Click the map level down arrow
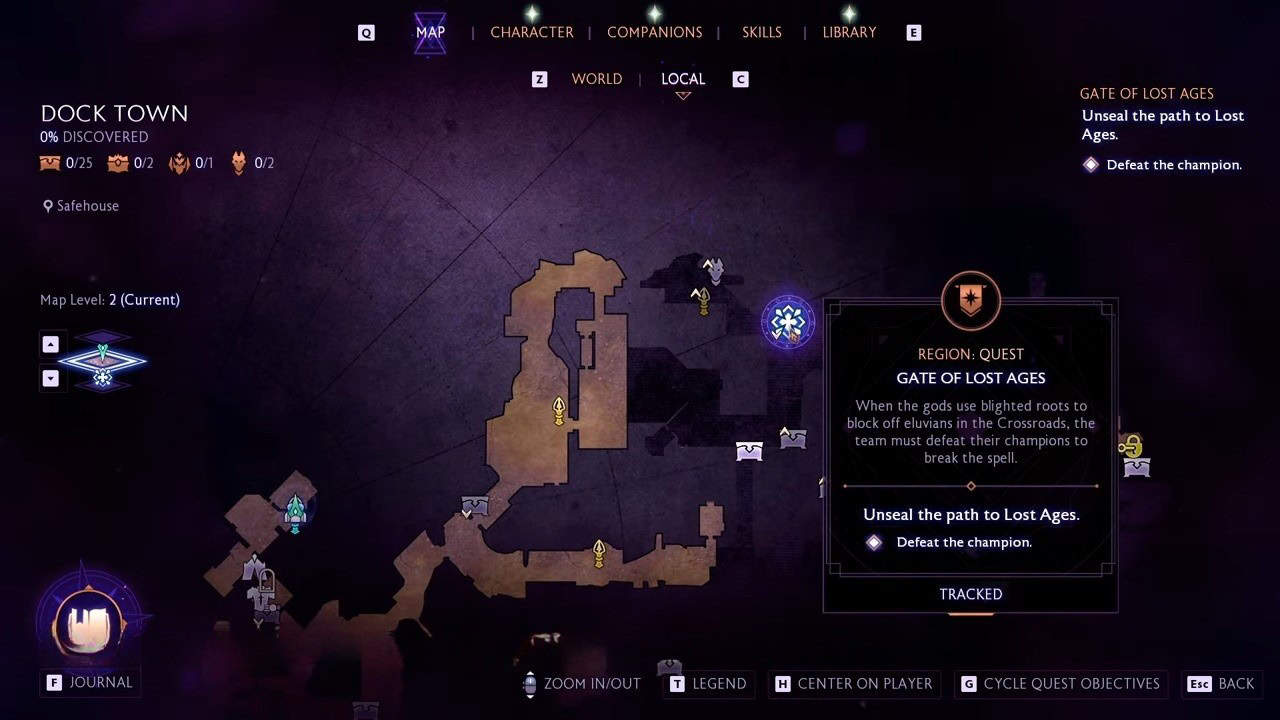This screenshot has width=1280, height=720. pos(51,378)
